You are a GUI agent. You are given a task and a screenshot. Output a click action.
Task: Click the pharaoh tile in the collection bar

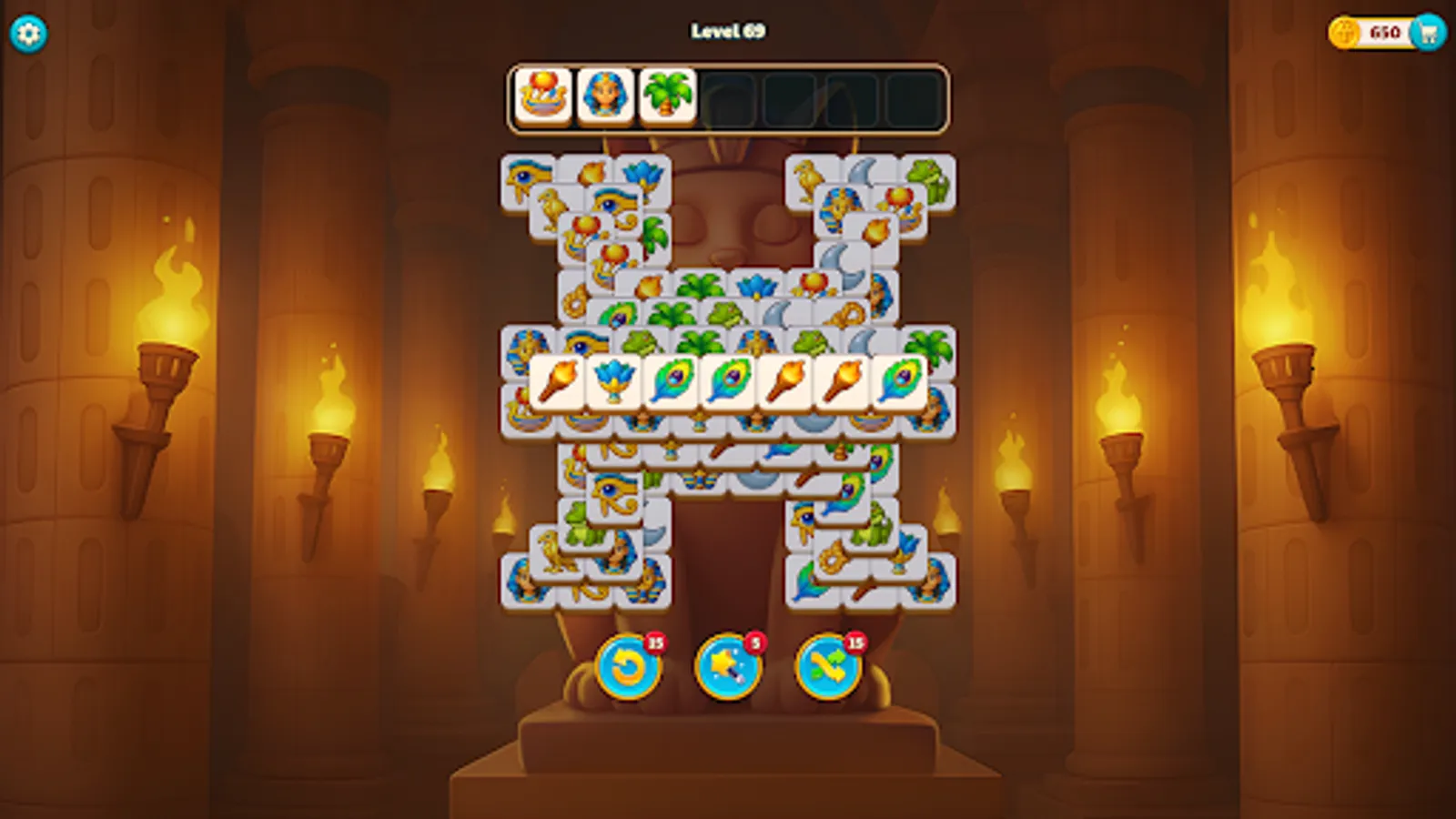point(602,94)
